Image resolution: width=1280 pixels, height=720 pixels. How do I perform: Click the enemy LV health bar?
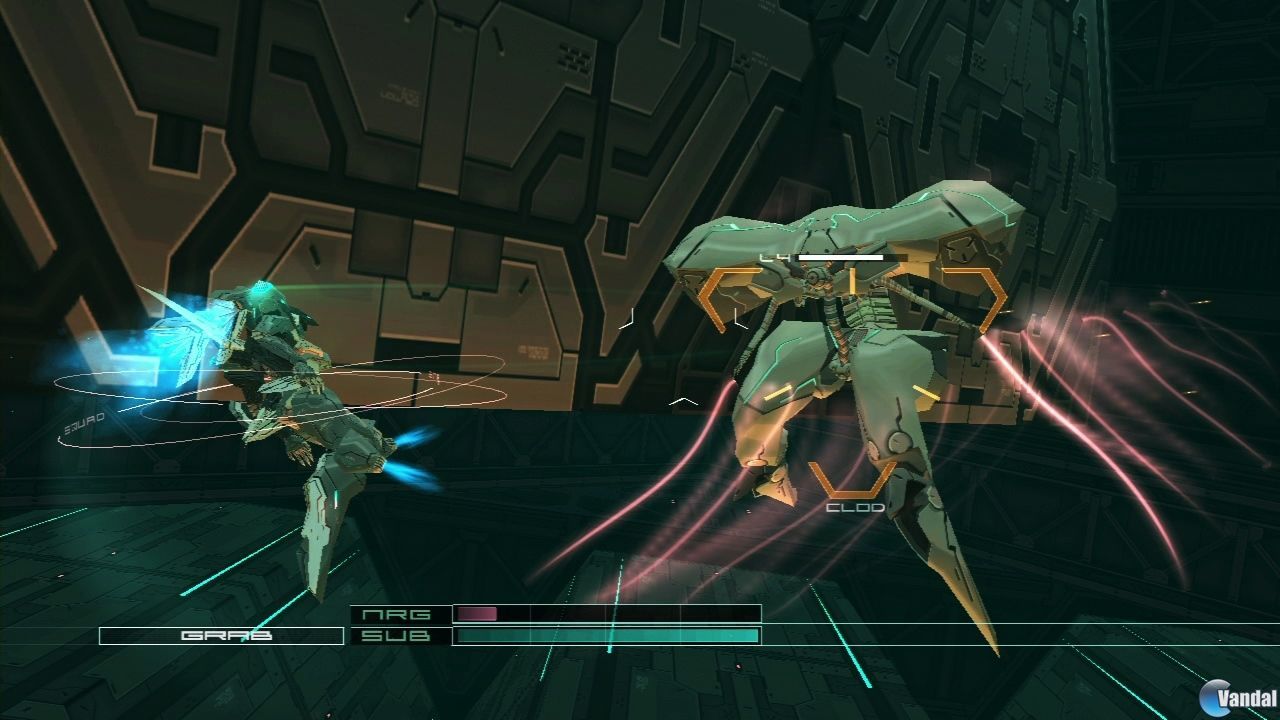click(x=840, y=258)
